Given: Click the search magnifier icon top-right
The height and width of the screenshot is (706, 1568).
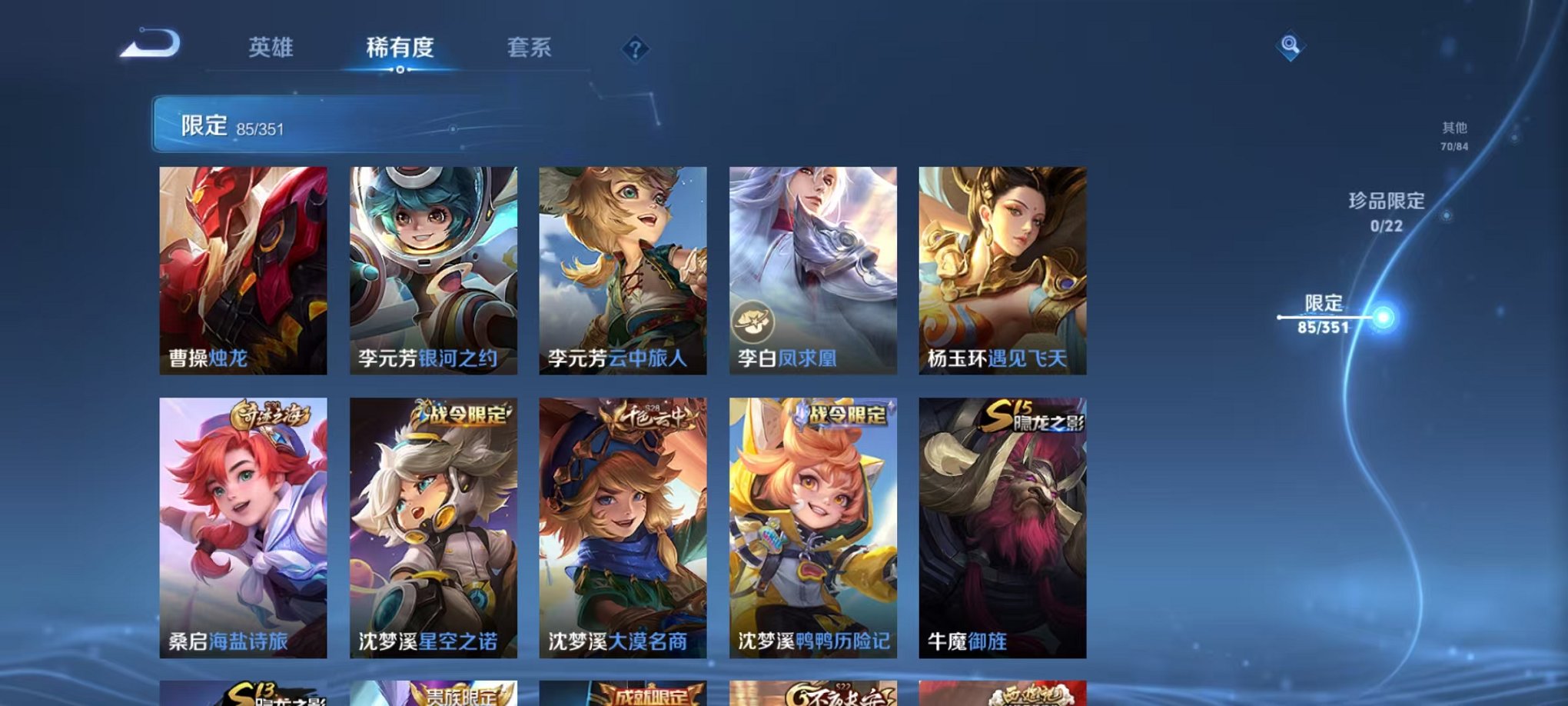Looking at the screenshot, I should pyautogui.click(x=1291, y=45).
